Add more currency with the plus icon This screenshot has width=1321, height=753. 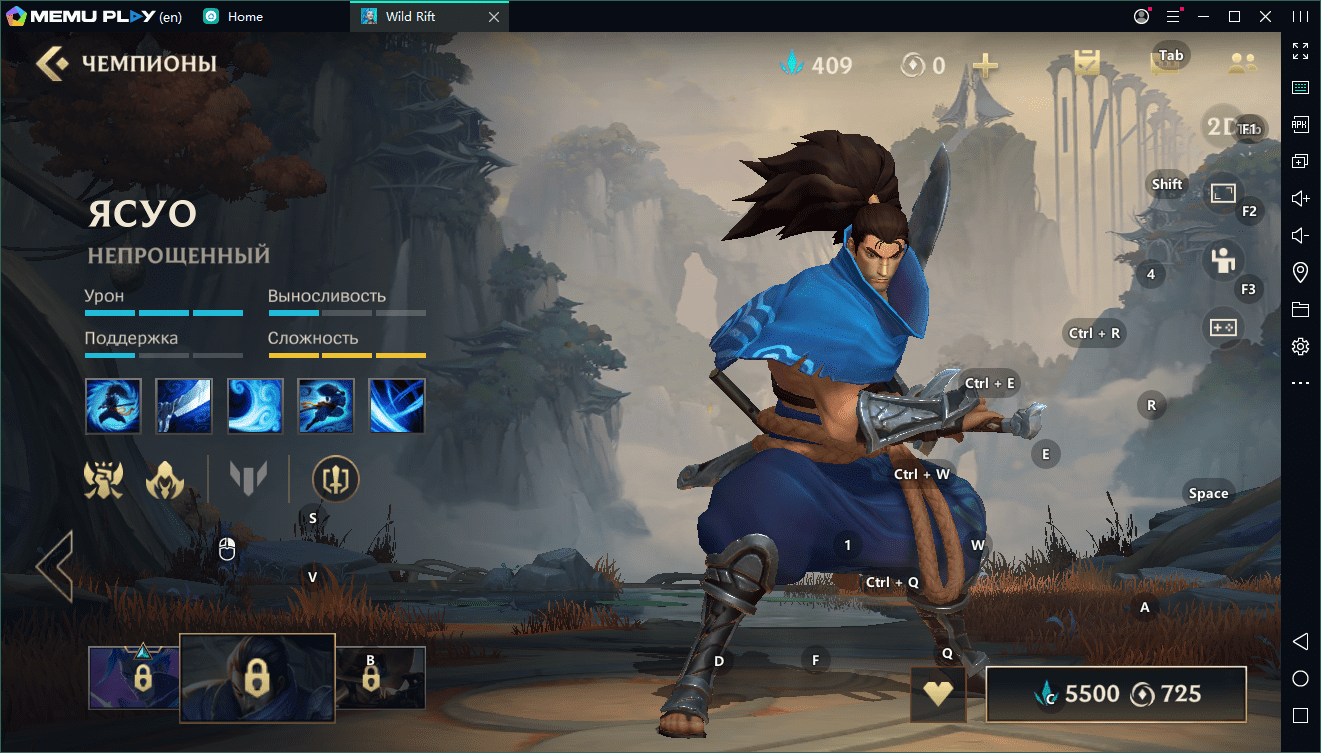point(986,66)
